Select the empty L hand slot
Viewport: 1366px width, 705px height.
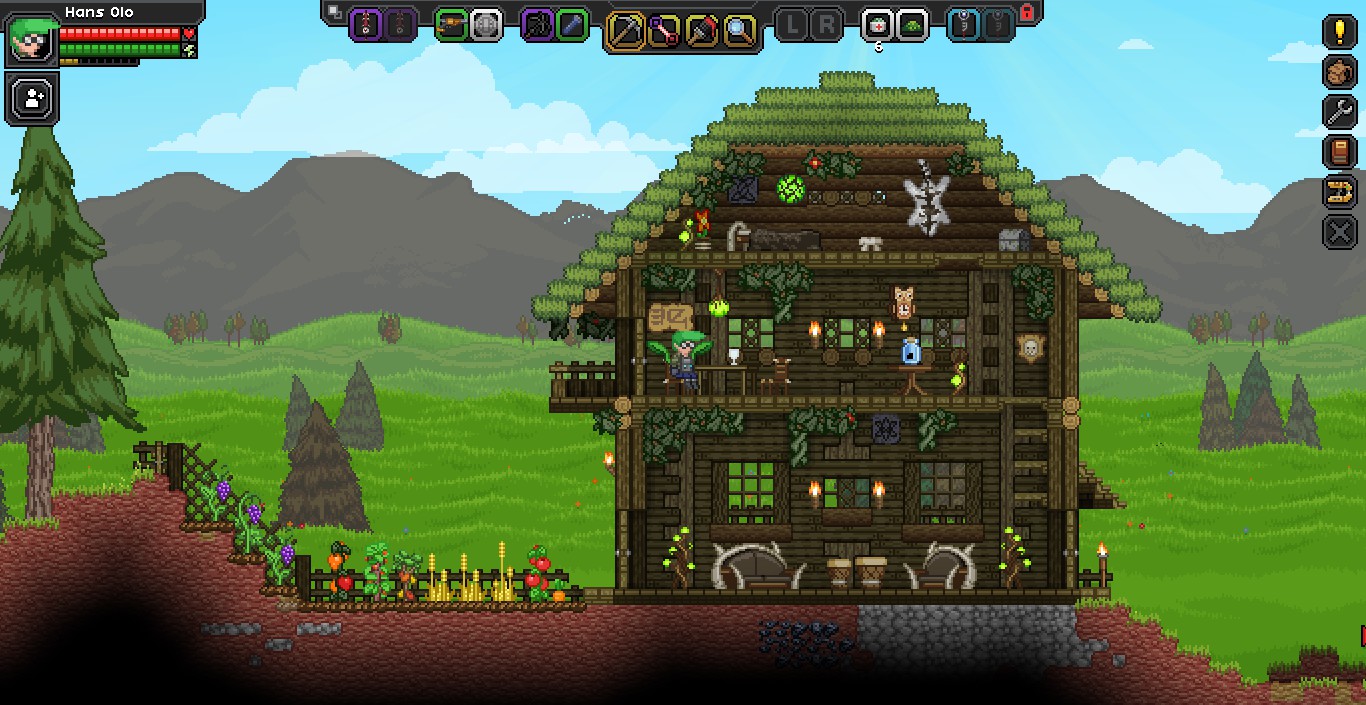[792, 25]
